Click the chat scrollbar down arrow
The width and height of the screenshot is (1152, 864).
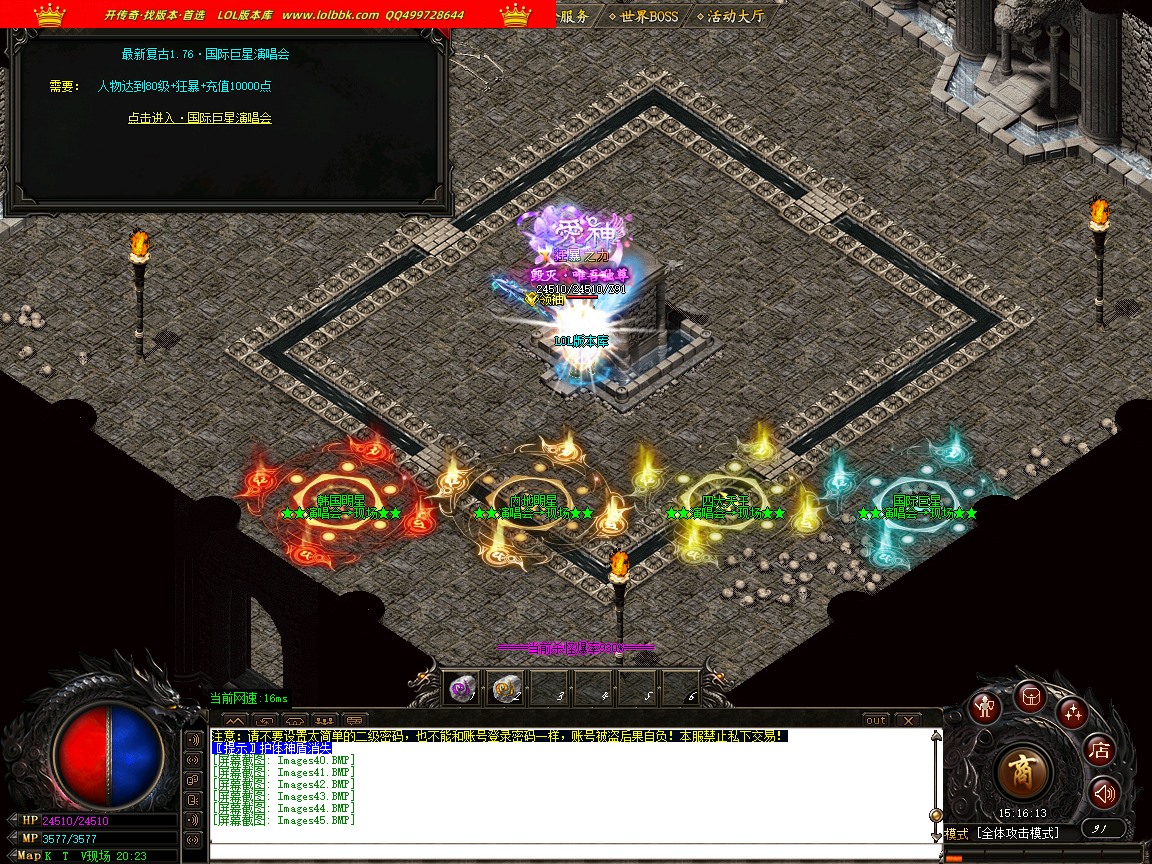[936, 836]
